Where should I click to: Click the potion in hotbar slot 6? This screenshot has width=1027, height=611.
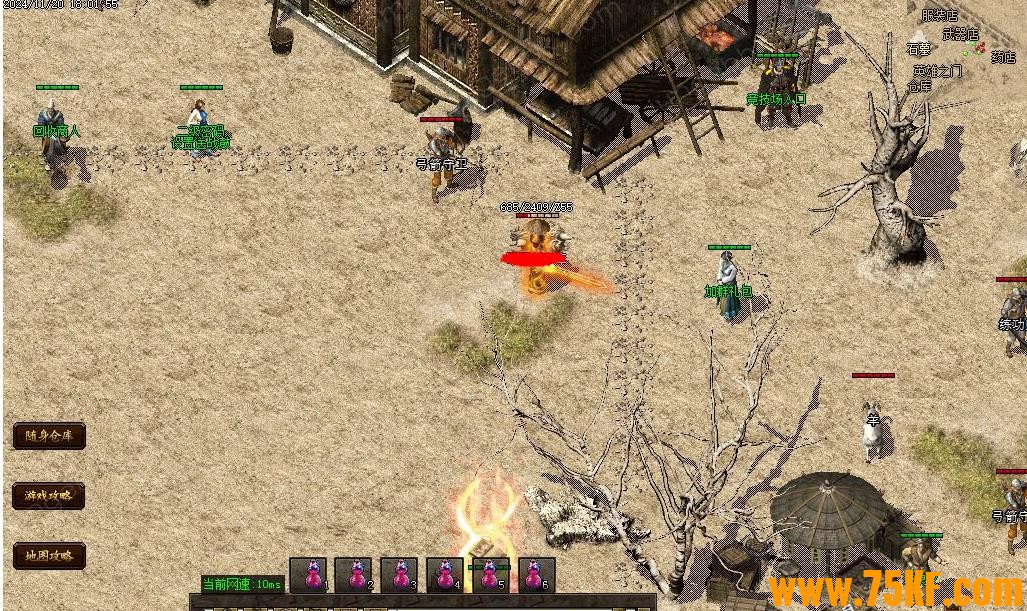pos(536,575)
